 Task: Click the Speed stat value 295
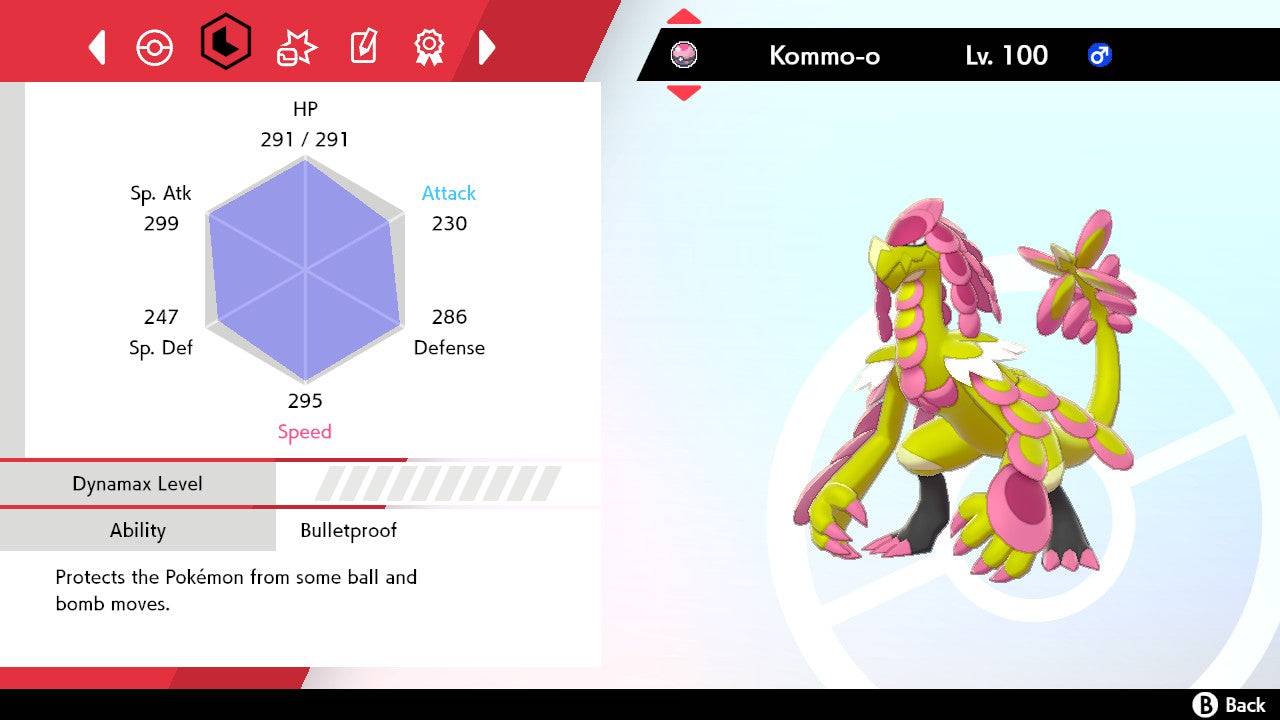point(305,400)
